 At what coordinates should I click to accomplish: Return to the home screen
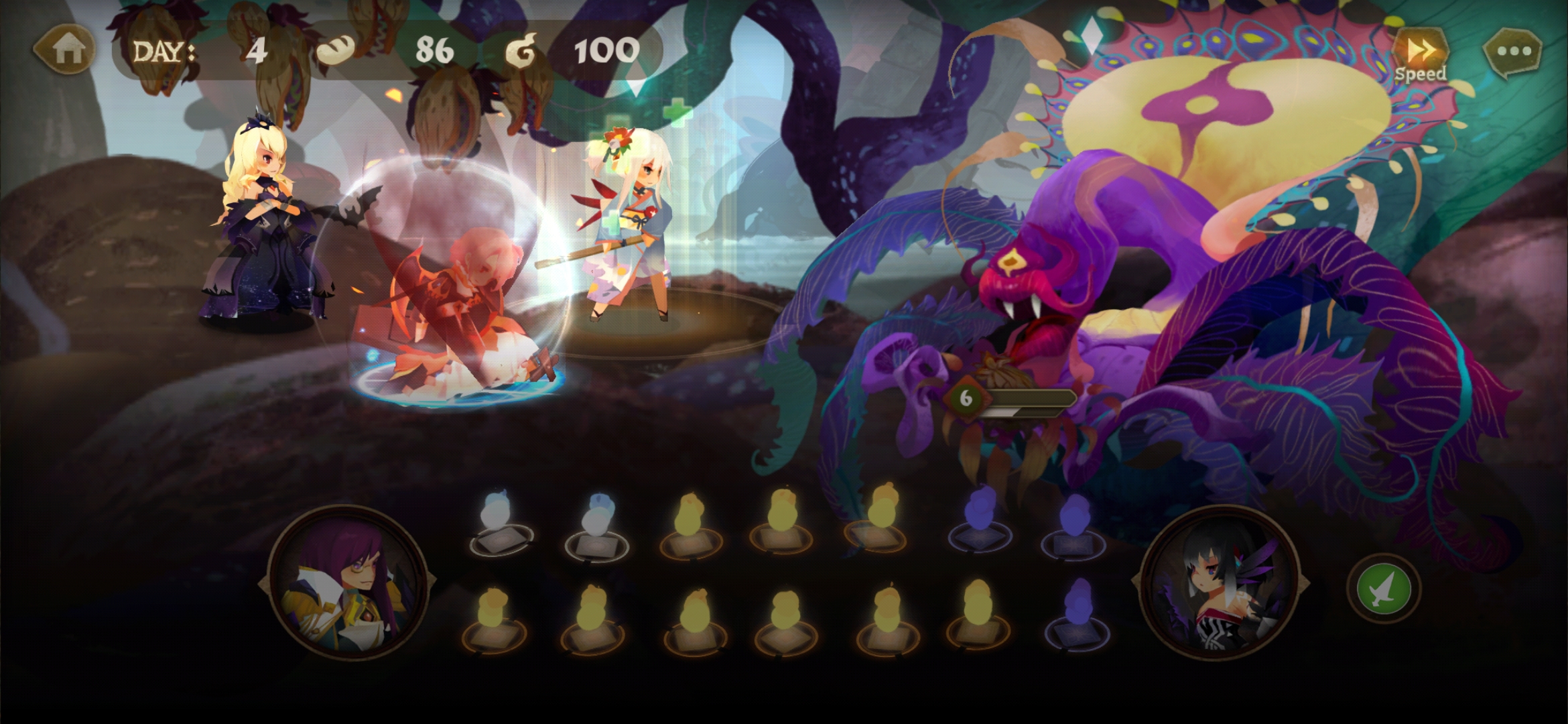point(67,50)
